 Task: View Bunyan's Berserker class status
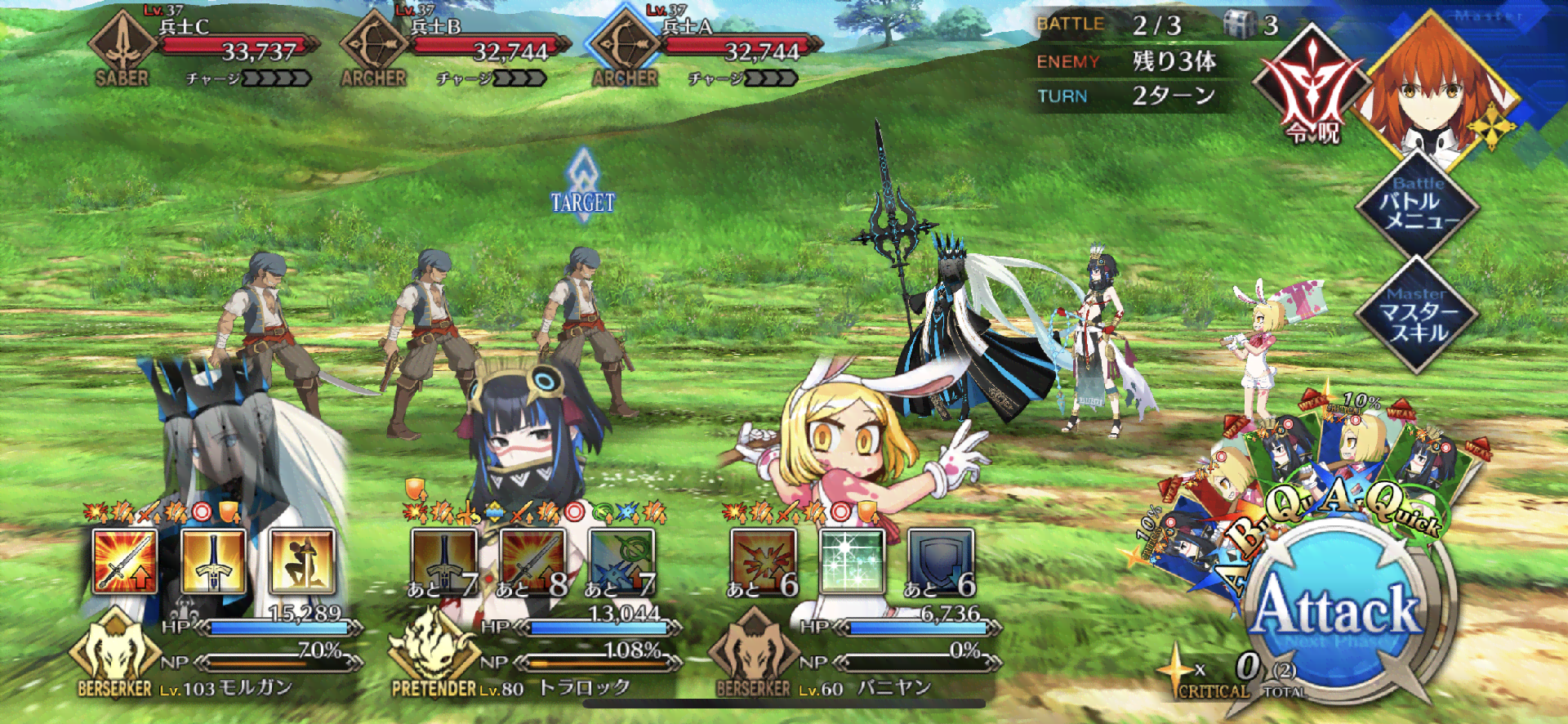pyautogui.click(x=753, y=654)
